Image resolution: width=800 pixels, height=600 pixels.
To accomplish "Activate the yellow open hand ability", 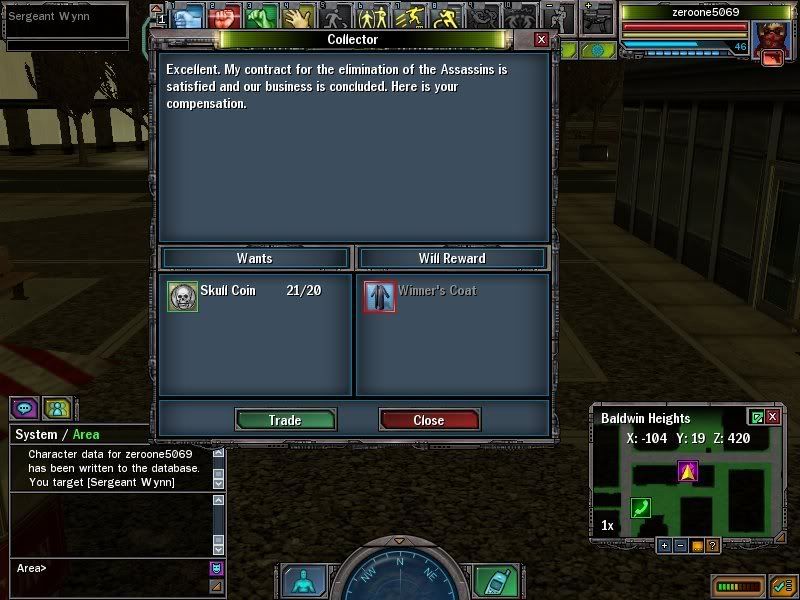I will tap(296, 18).
